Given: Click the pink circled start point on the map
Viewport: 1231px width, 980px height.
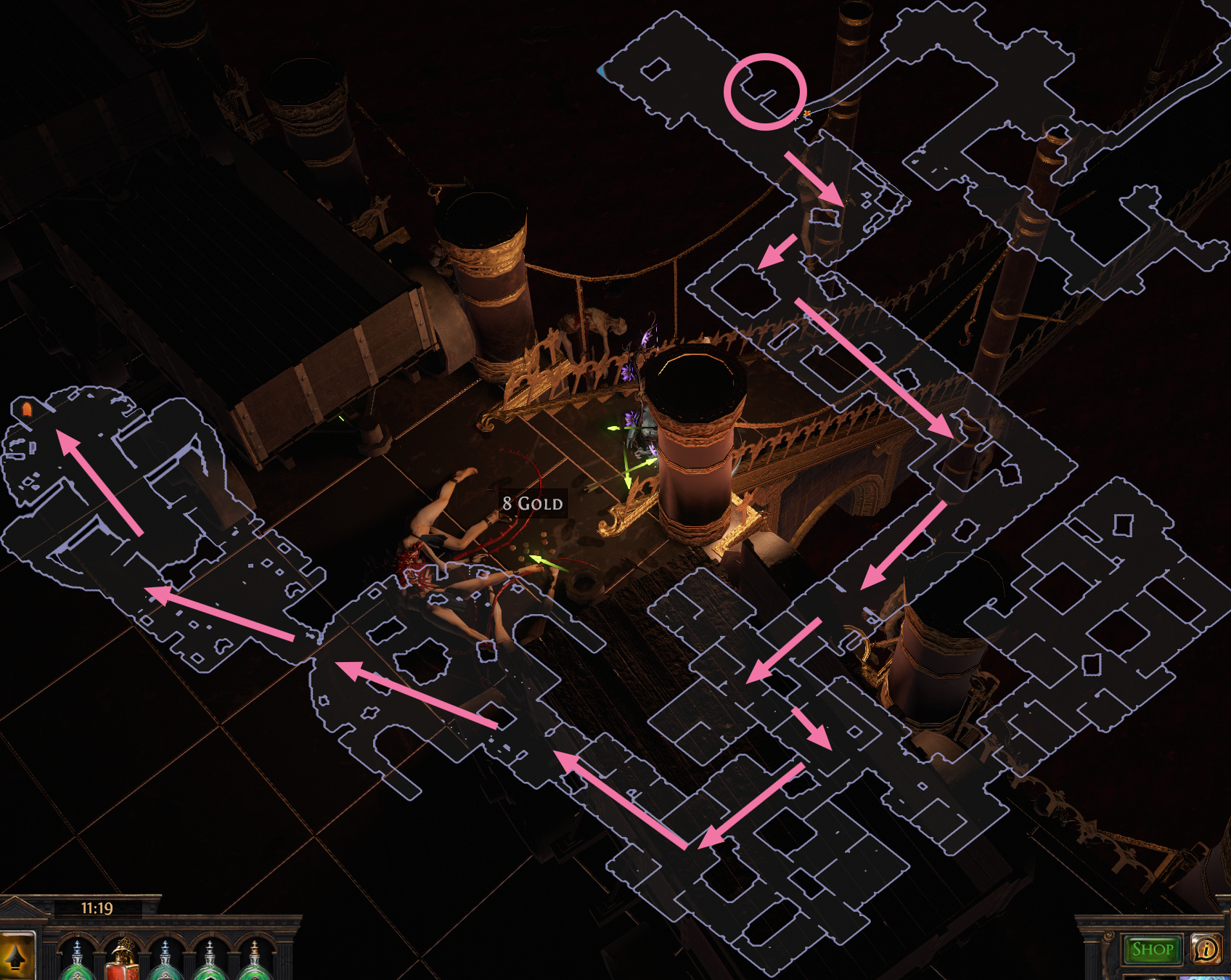Looking at the screenshot, I should (x=766, y=91).
